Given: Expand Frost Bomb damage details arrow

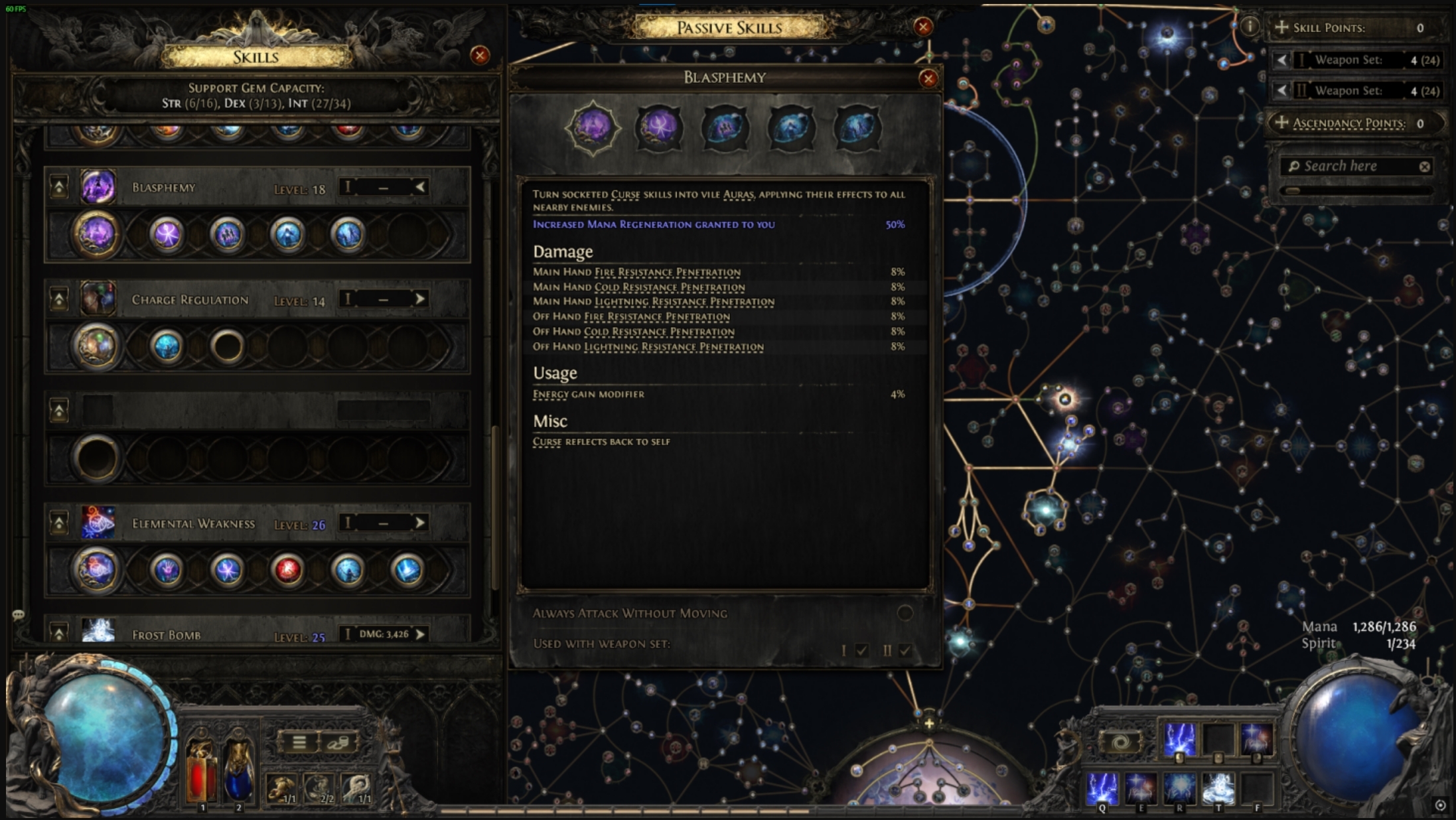Looking at the screenshot, I should [420, 634].
